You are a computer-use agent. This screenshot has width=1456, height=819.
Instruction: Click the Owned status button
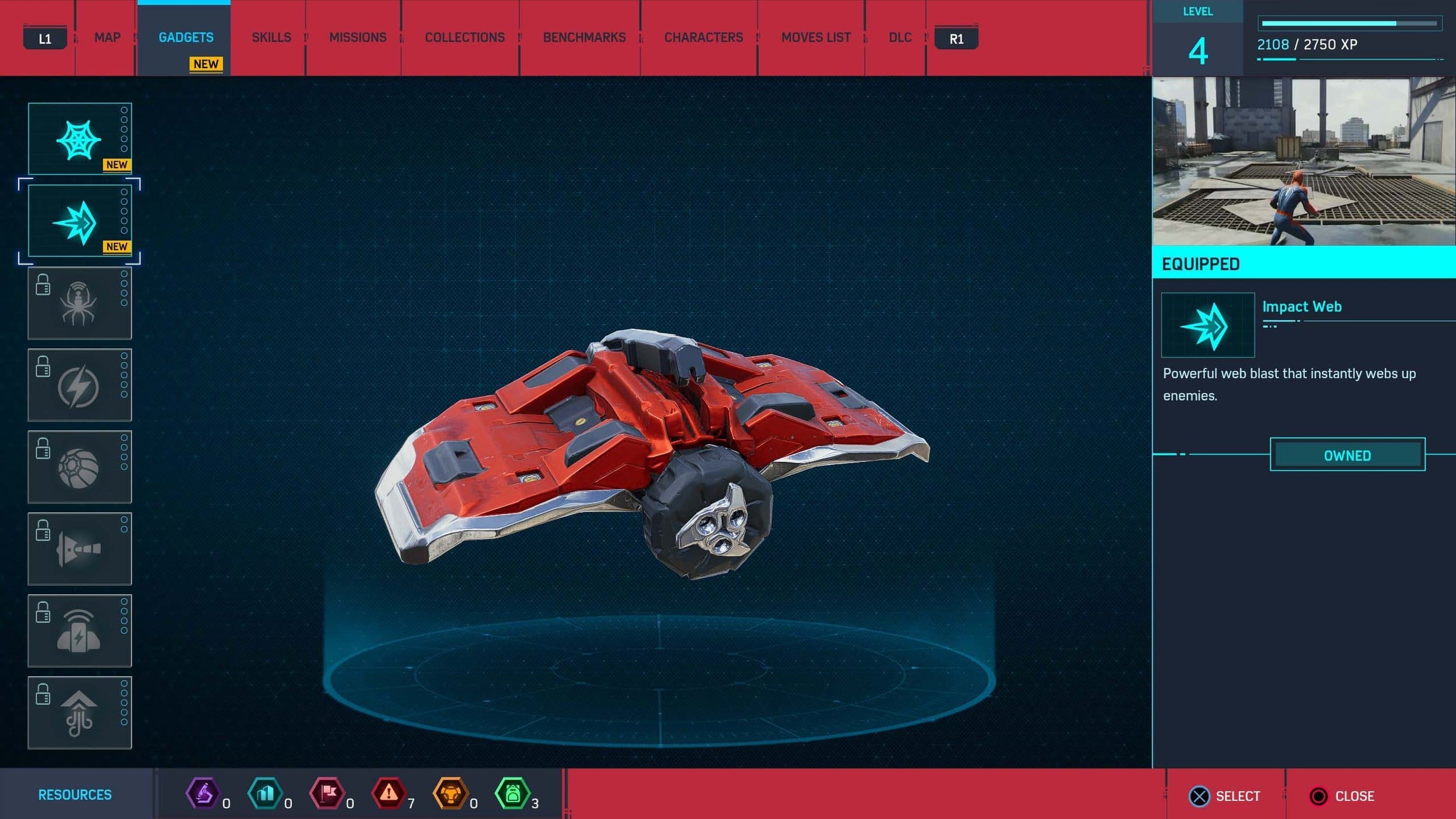click(1347, 455)
